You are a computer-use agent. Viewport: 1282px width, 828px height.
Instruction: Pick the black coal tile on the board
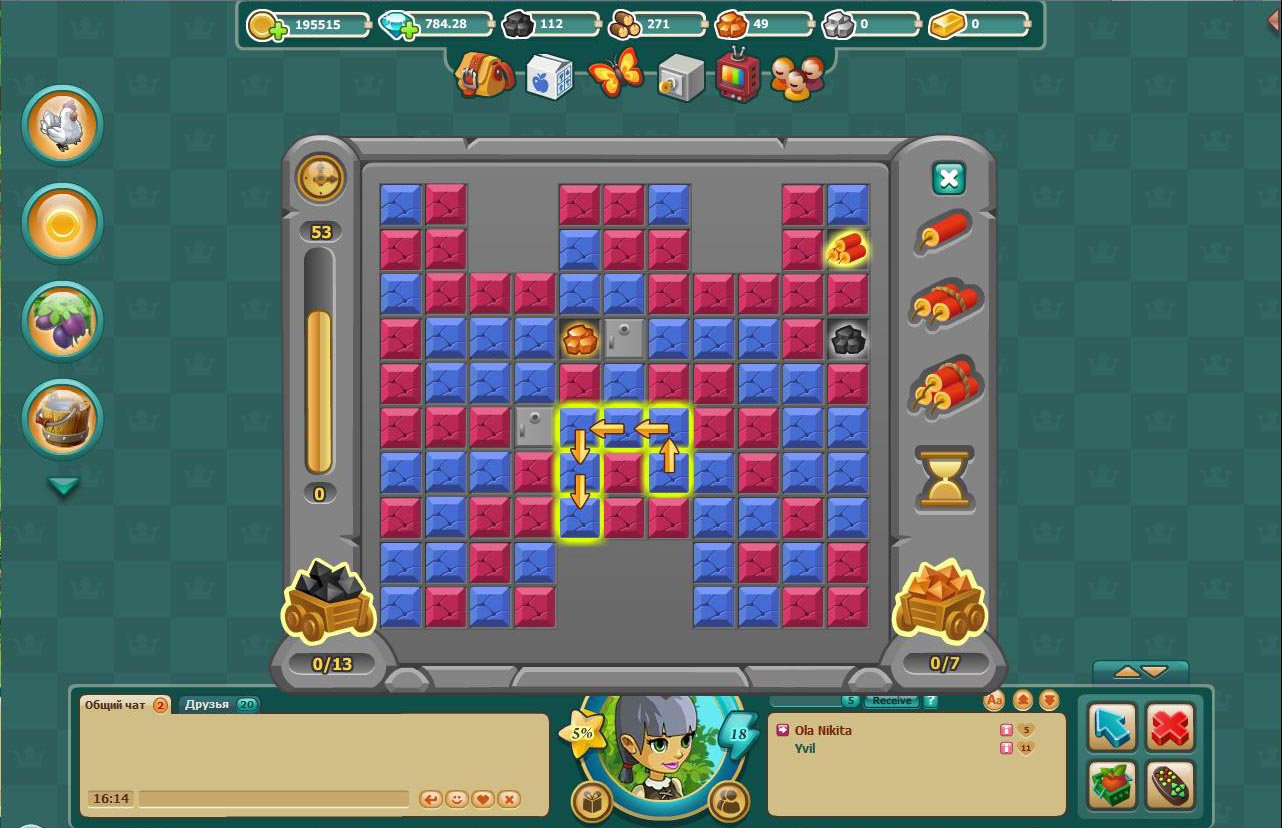click(847, 339)
